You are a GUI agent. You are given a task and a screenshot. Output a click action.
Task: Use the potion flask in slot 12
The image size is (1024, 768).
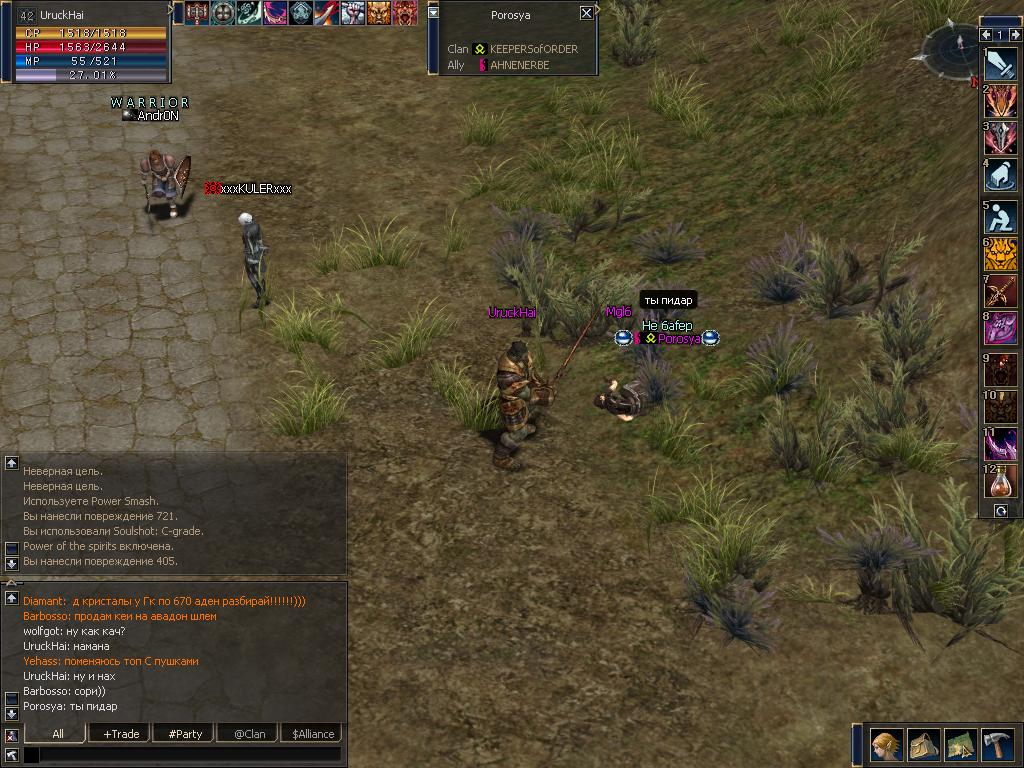pyautogui.click(x=1001, y=482)
